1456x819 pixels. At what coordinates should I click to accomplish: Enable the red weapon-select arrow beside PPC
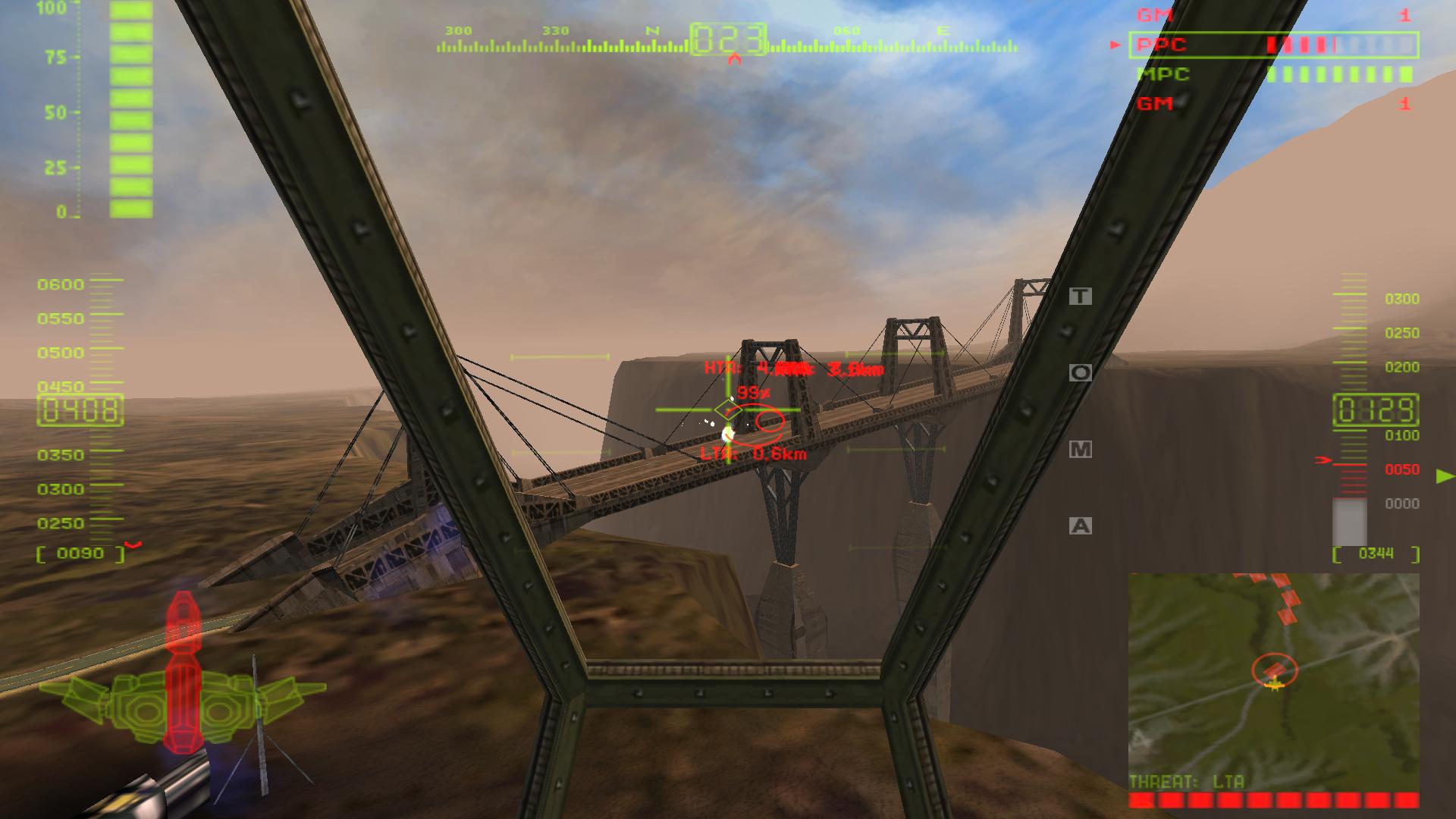1115,45
